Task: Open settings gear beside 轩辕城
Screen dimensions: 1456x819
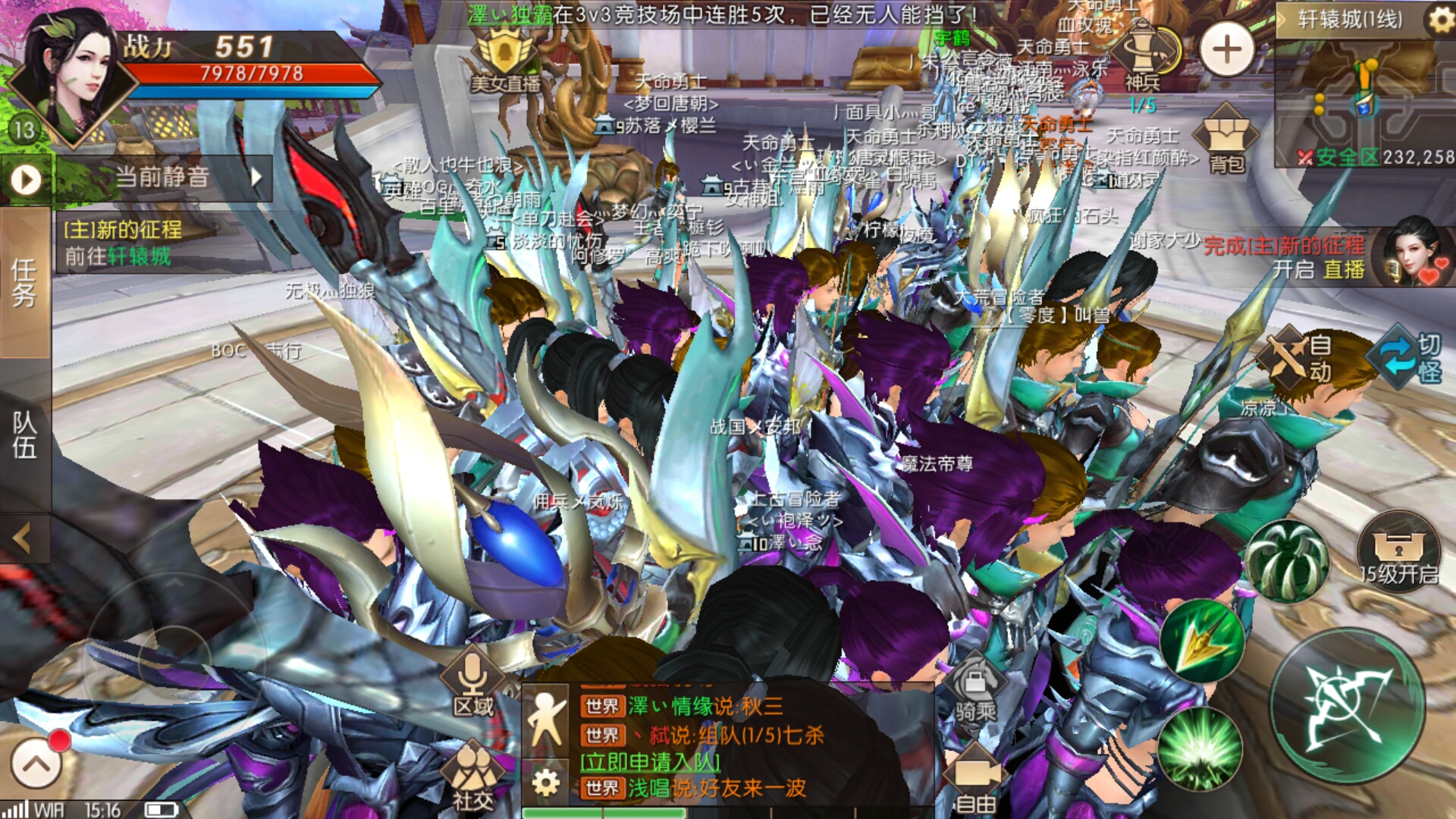Action: point(1439,20)
